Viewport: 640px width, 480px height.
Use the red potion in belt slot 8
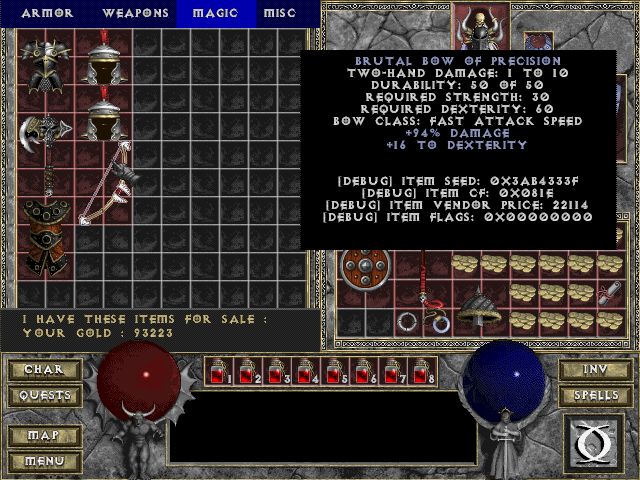pyautogui.click(x=422, y=372)
